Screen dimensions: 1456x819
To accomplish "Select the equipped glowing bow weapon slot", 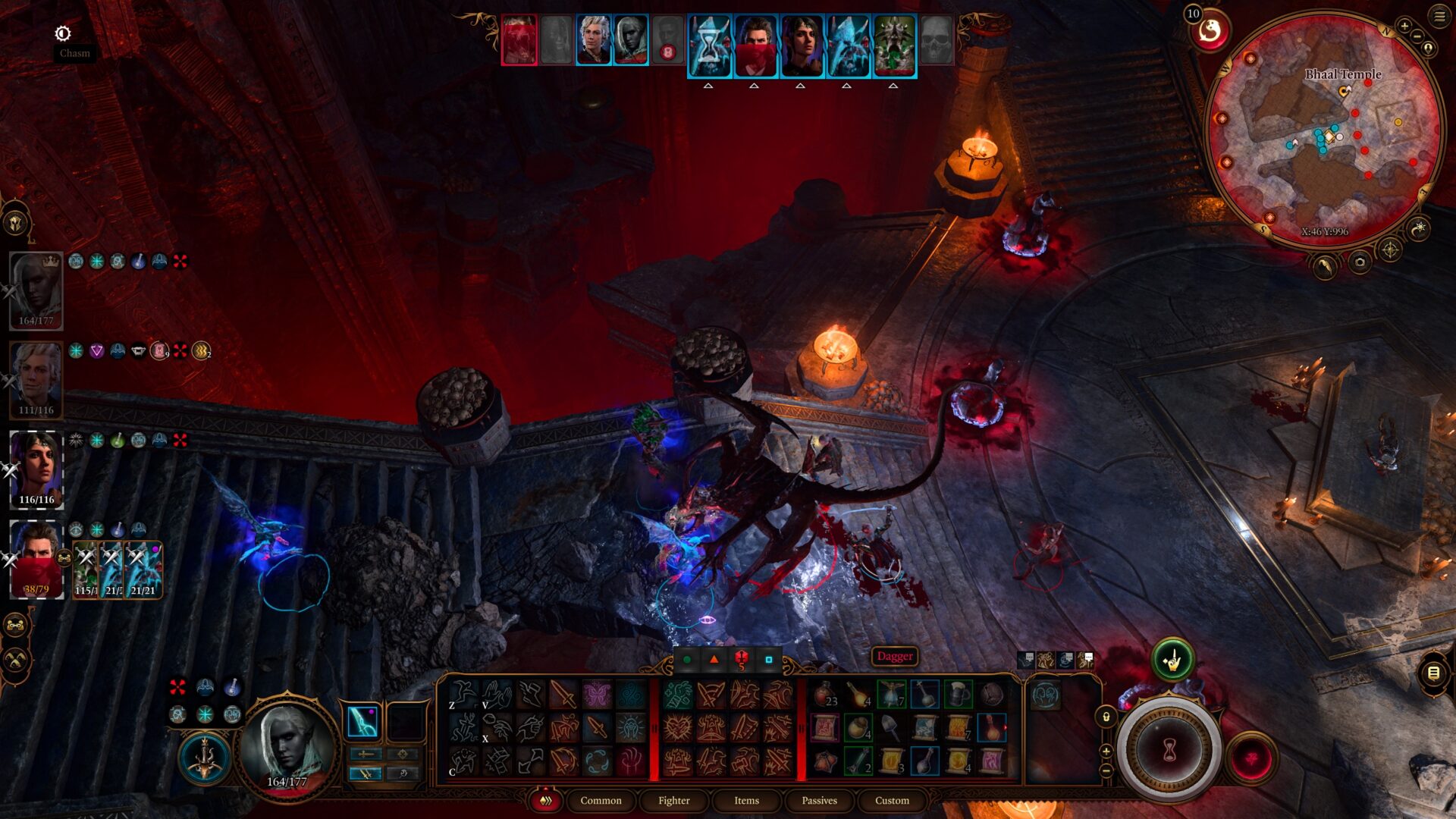I will tap(362, 722).
